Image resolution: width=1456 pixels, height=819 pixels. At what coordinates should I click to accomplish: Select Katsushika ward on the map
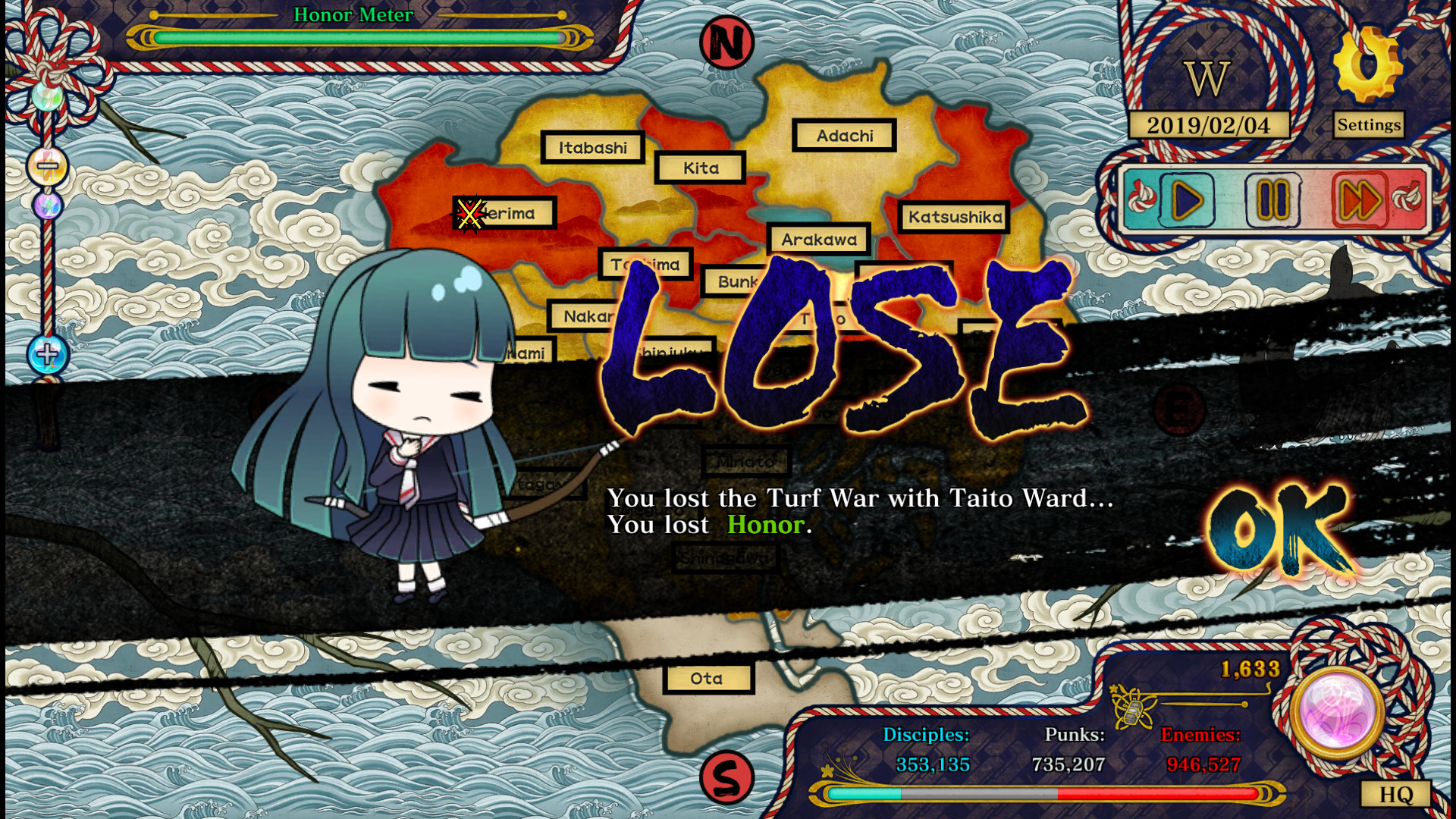coord(953,218)
